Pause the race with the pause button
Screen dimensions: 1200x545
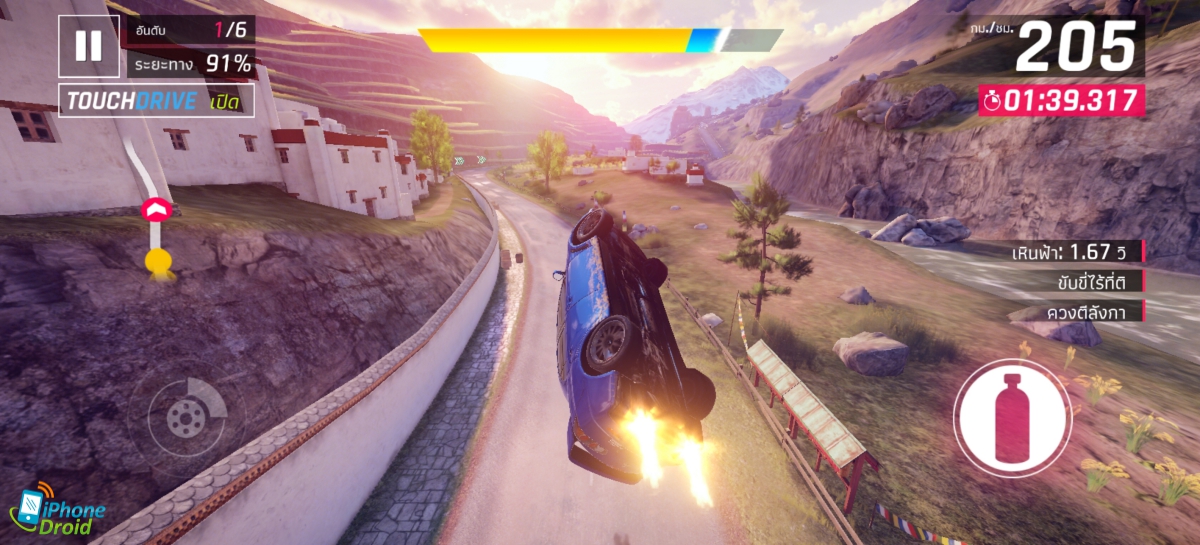[x=88, y=46]
